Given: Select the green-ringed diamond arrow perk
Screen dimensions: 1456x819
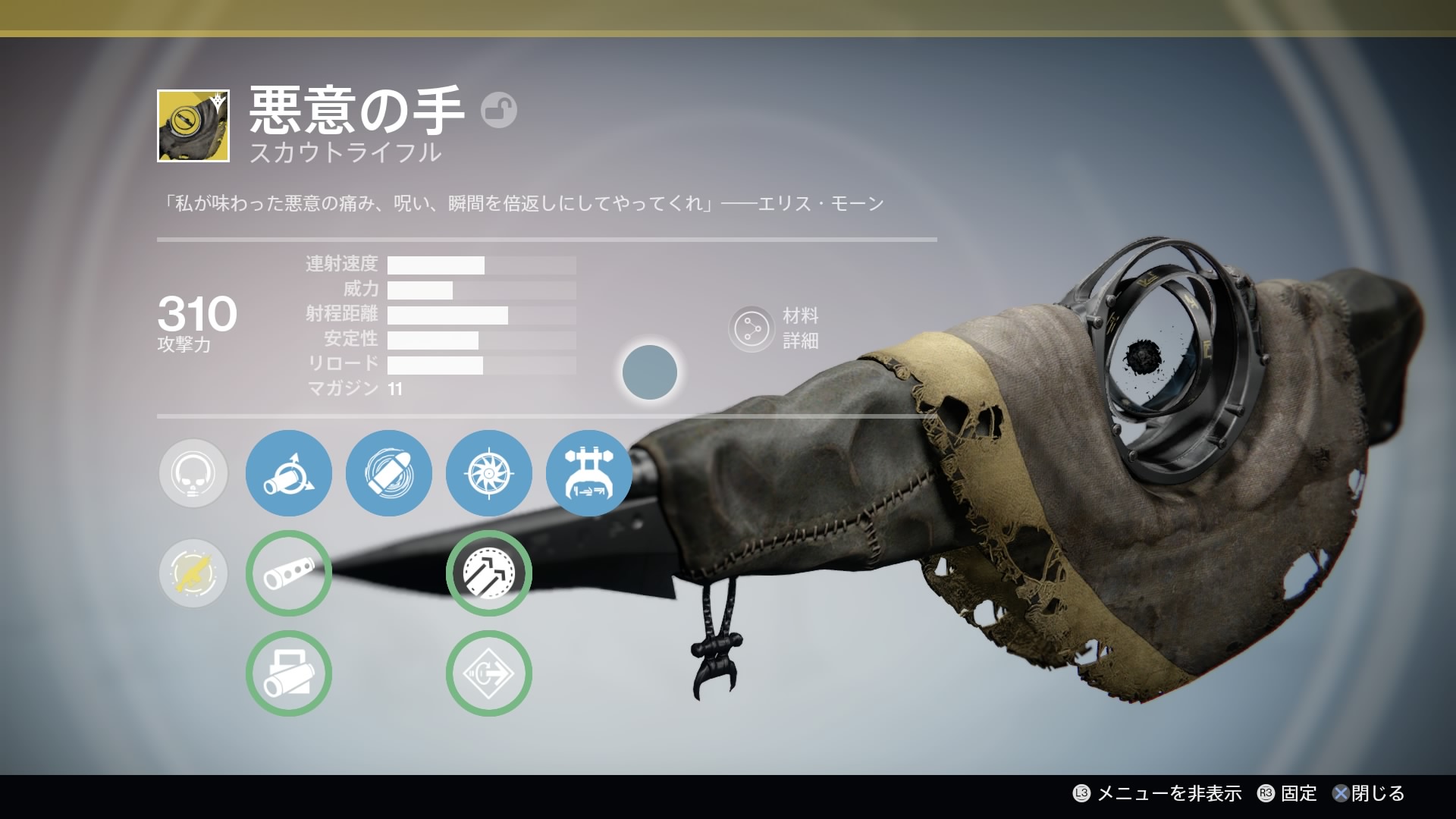Looking at the screenshot, I should coord(489,673).
